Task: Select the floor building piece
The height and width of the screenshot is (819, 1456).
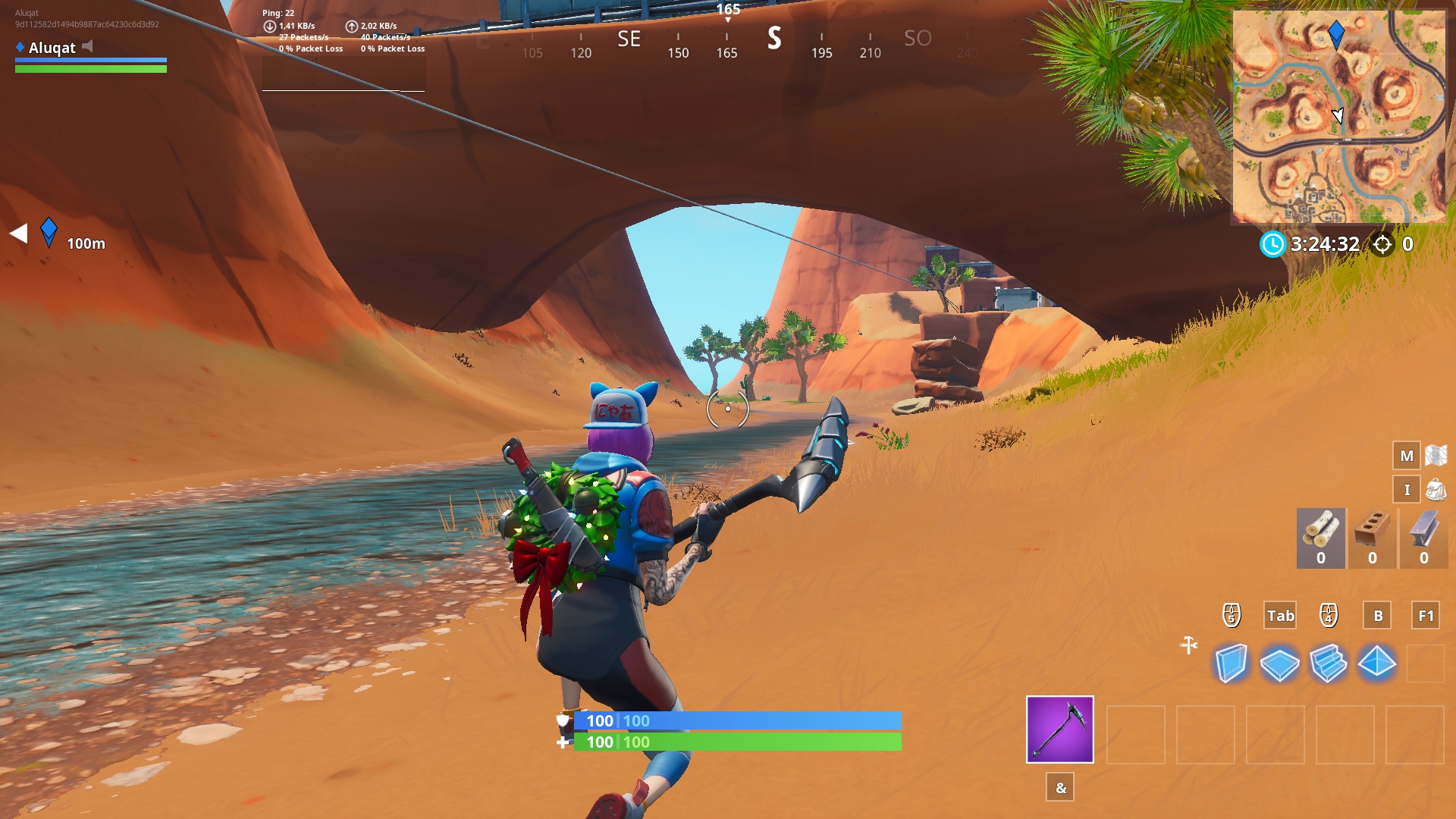Action: point(1282,663)
